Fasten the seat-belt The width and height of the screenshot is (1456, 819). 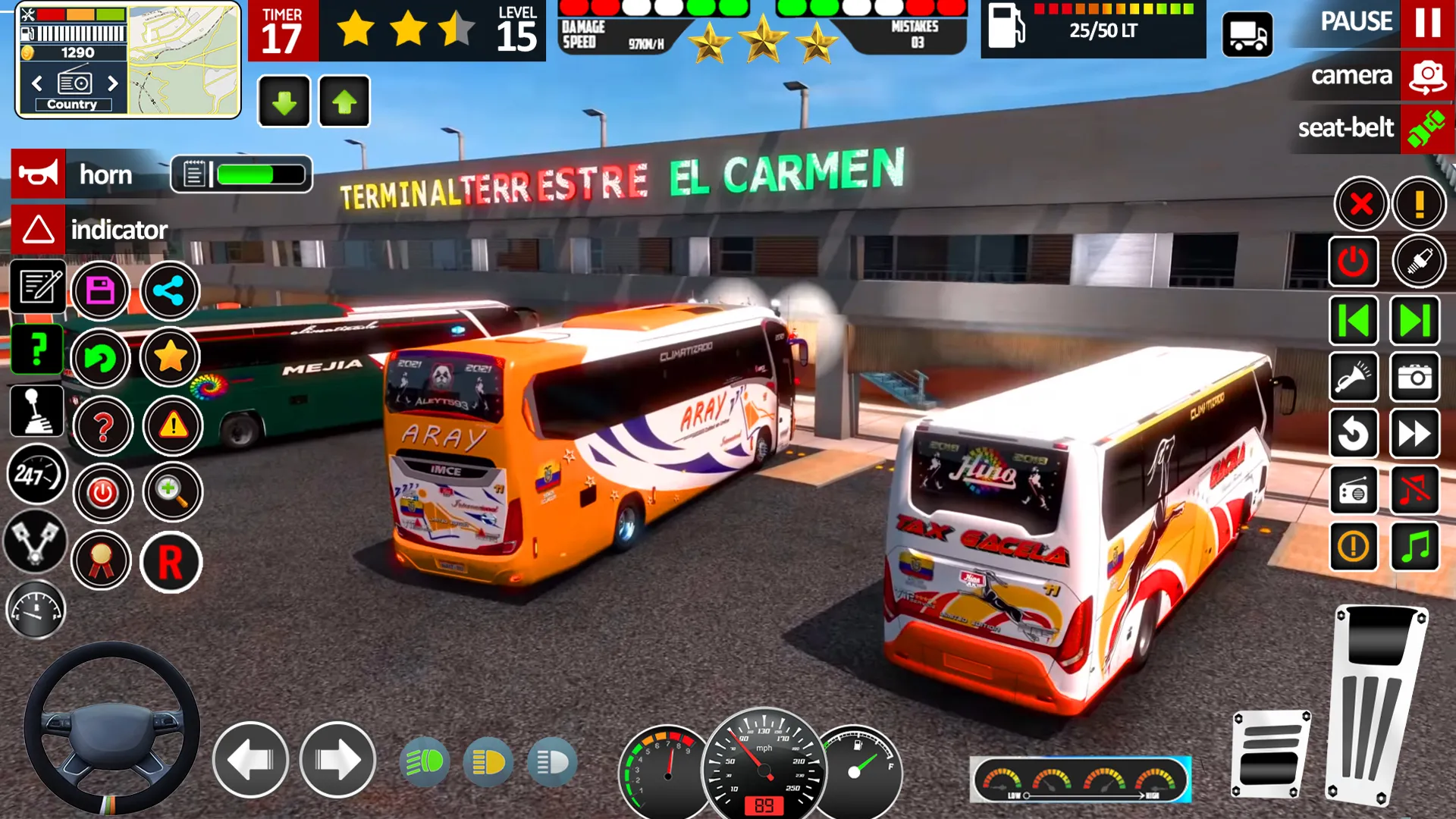coord(1426,128)
